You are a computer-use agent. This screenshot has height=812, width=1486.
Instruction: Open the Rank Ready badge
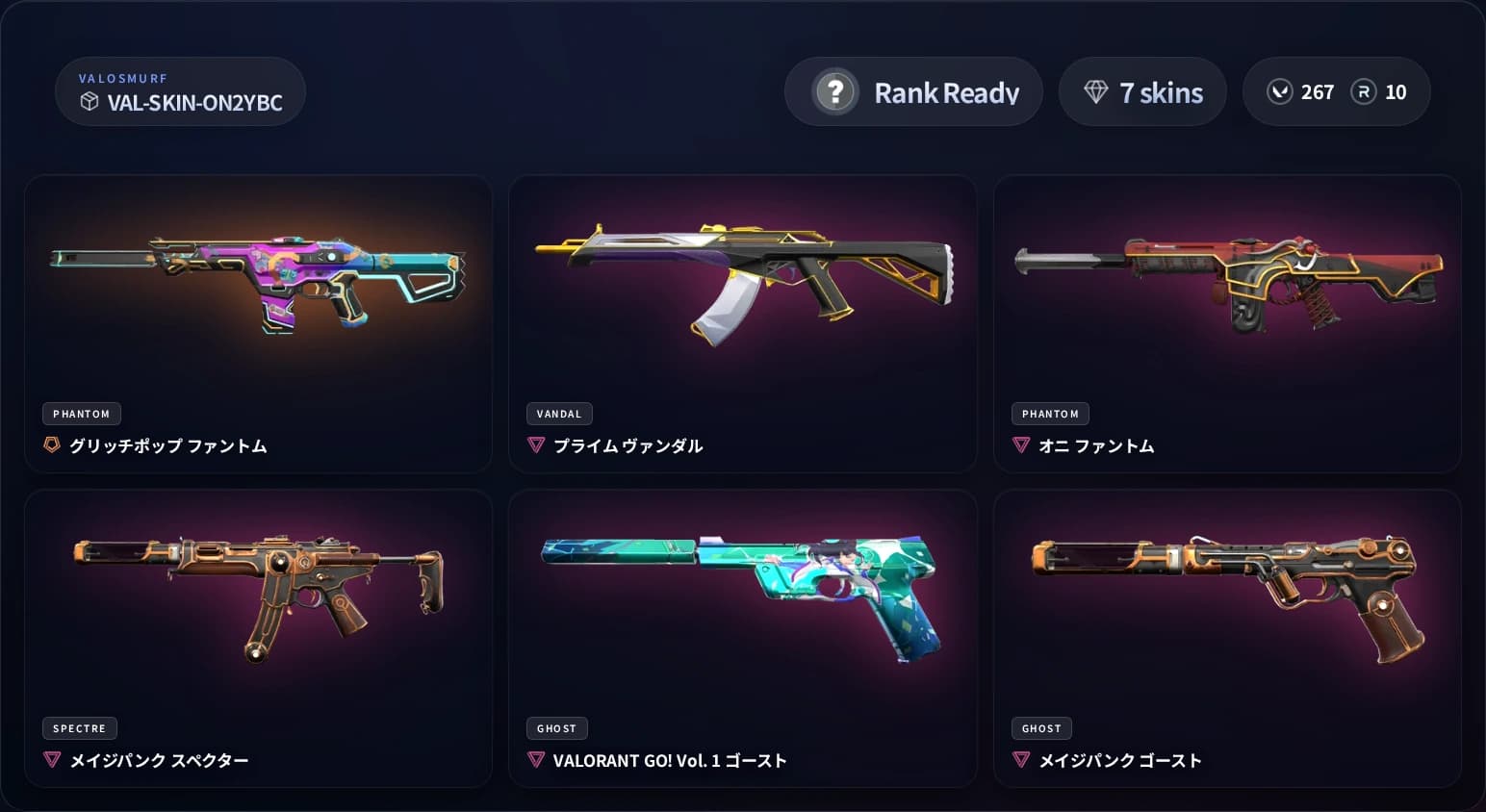(912, 91)
